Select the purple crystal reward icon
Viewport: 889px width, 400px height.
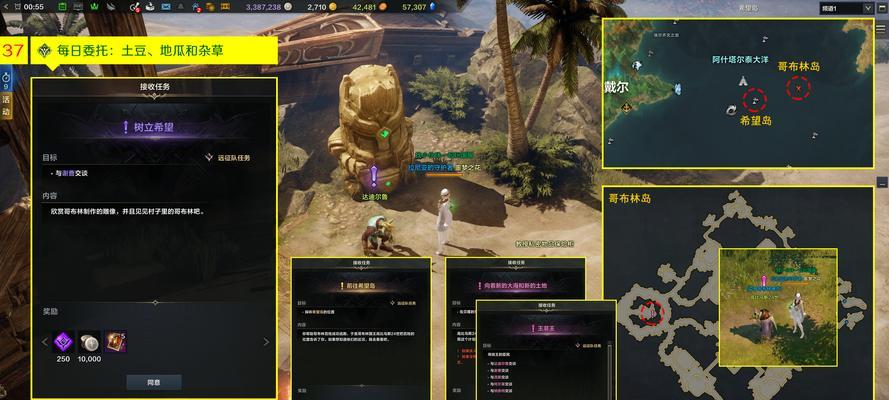pyautogui.click(x=63, y=341)
